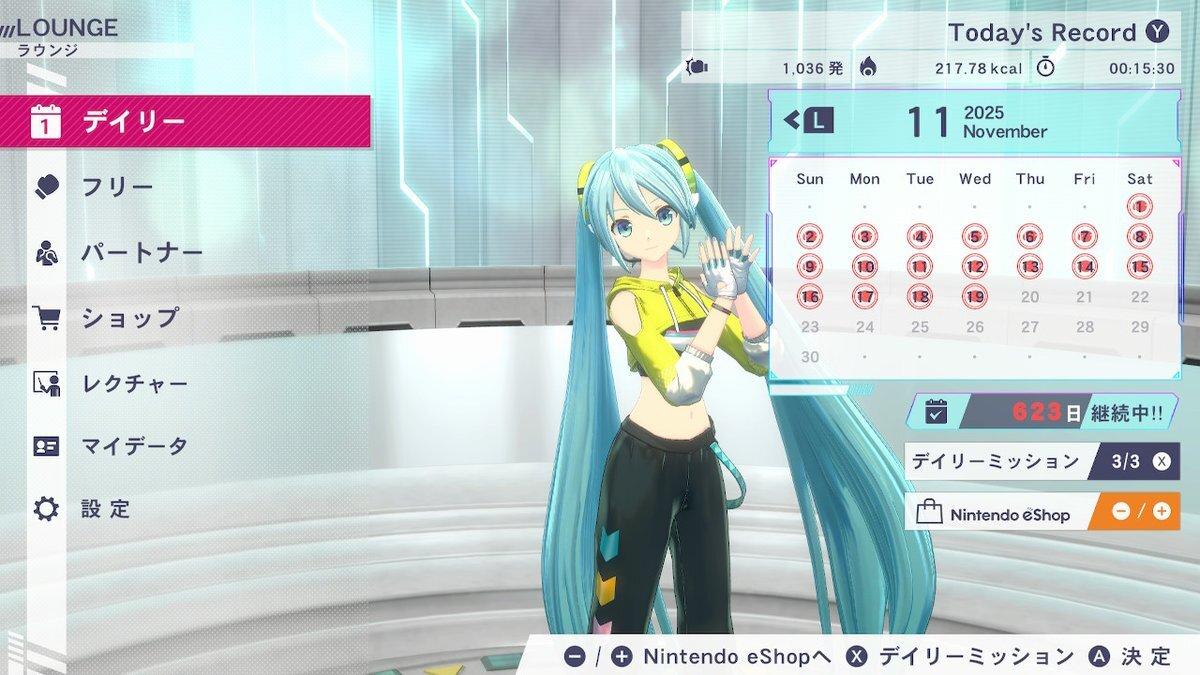1200x675 pixels.
Task: Choose the パートナー partner menu
Action: [x=185, y=252]
